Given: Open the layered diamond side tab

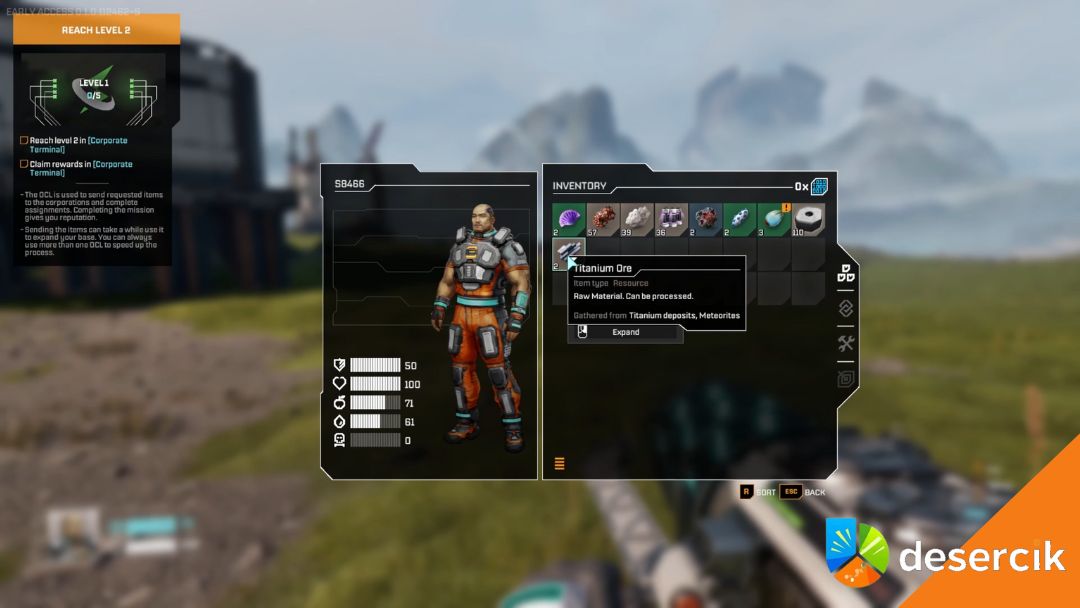Looking at the screenshot, I should click(x=846, y=308).
